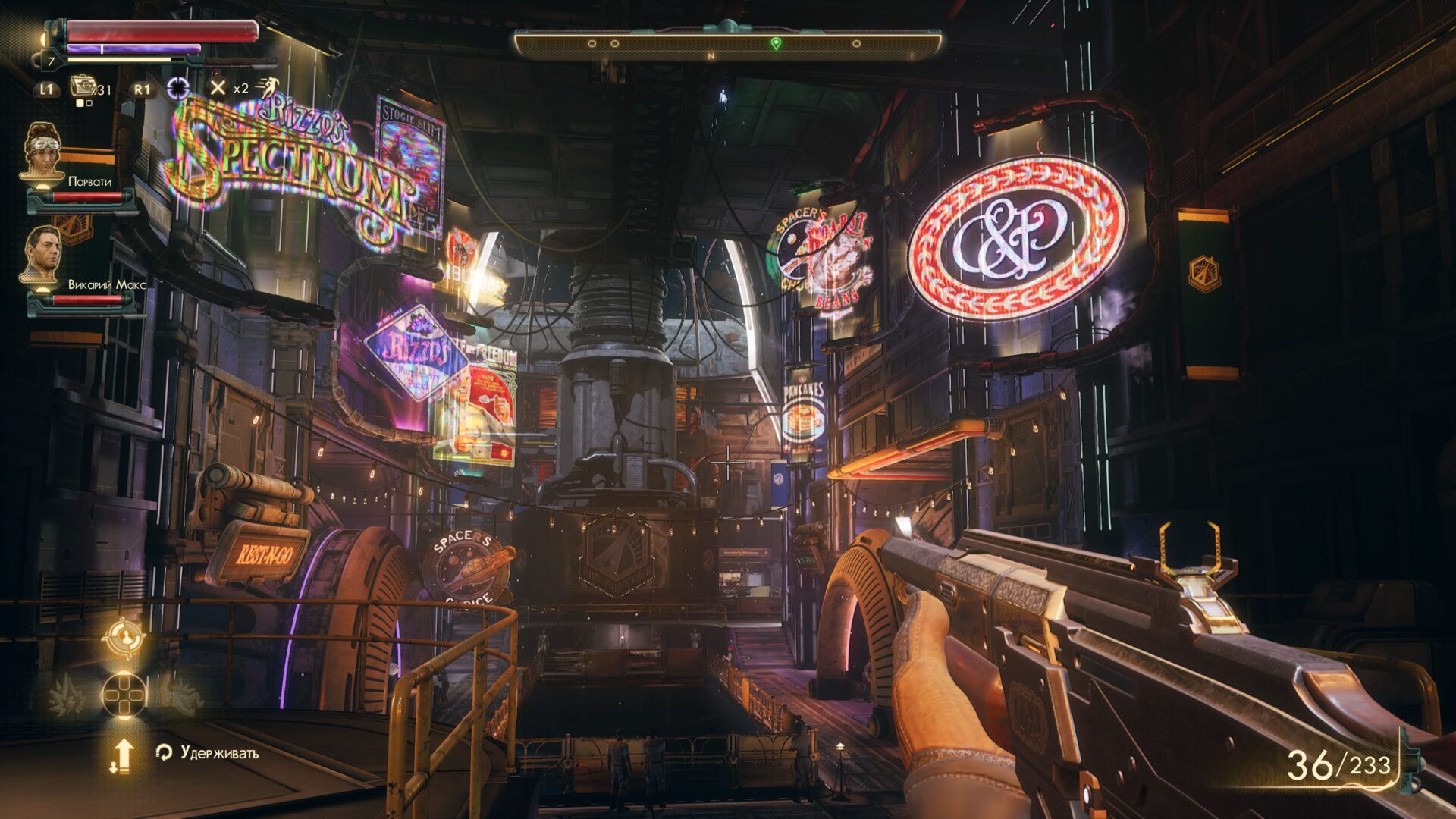Trigger the left companion special ability icon
Viewport: 1456px width, 819px height.
click(x=67, y=695)
